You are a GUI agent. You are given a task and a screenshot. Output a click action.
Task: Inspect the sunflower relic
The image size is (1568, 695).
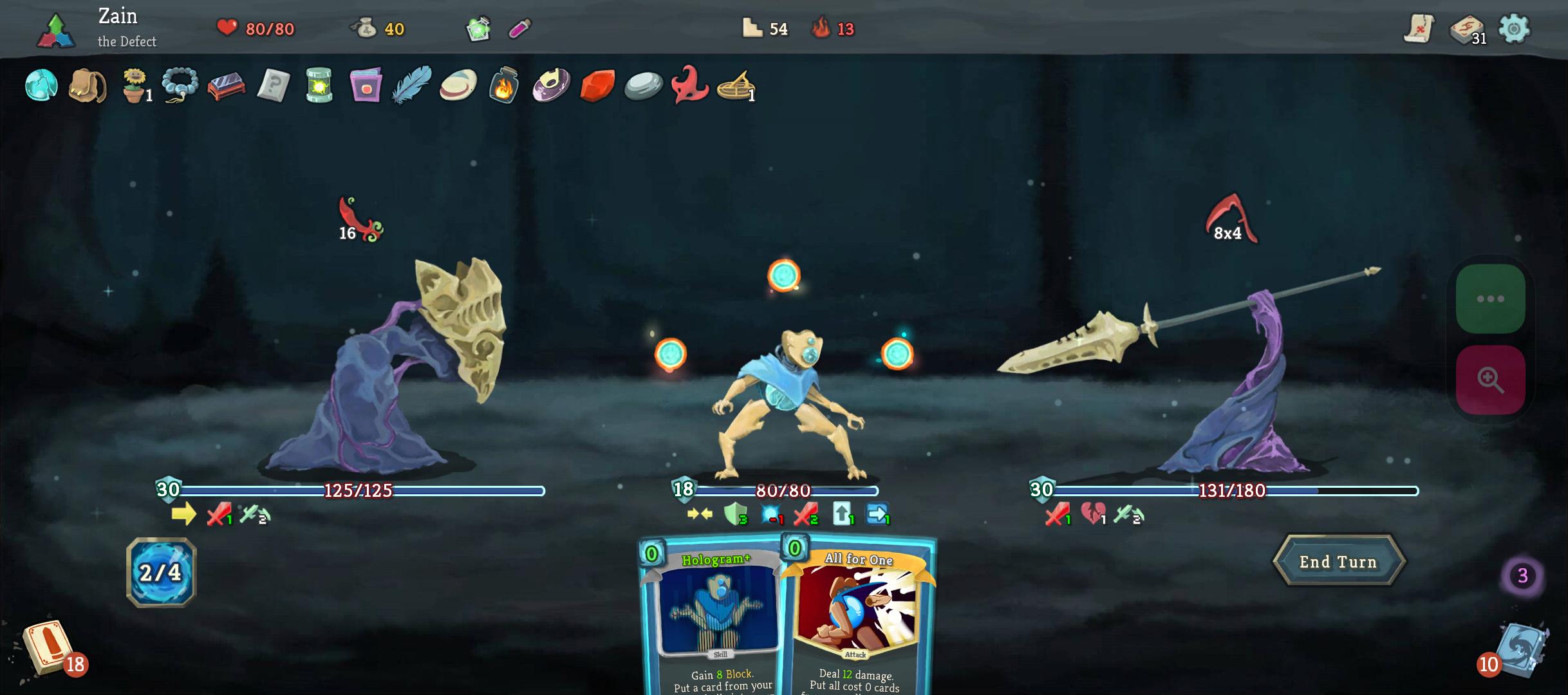click(135, 86)
